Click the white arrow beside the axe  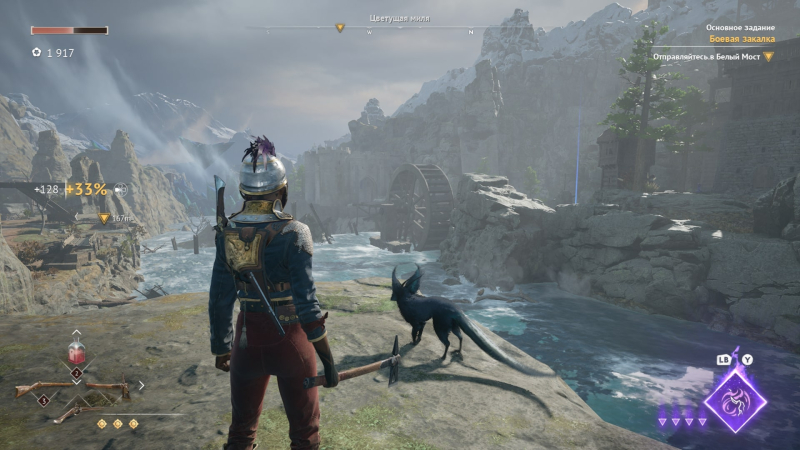(140, 385)
